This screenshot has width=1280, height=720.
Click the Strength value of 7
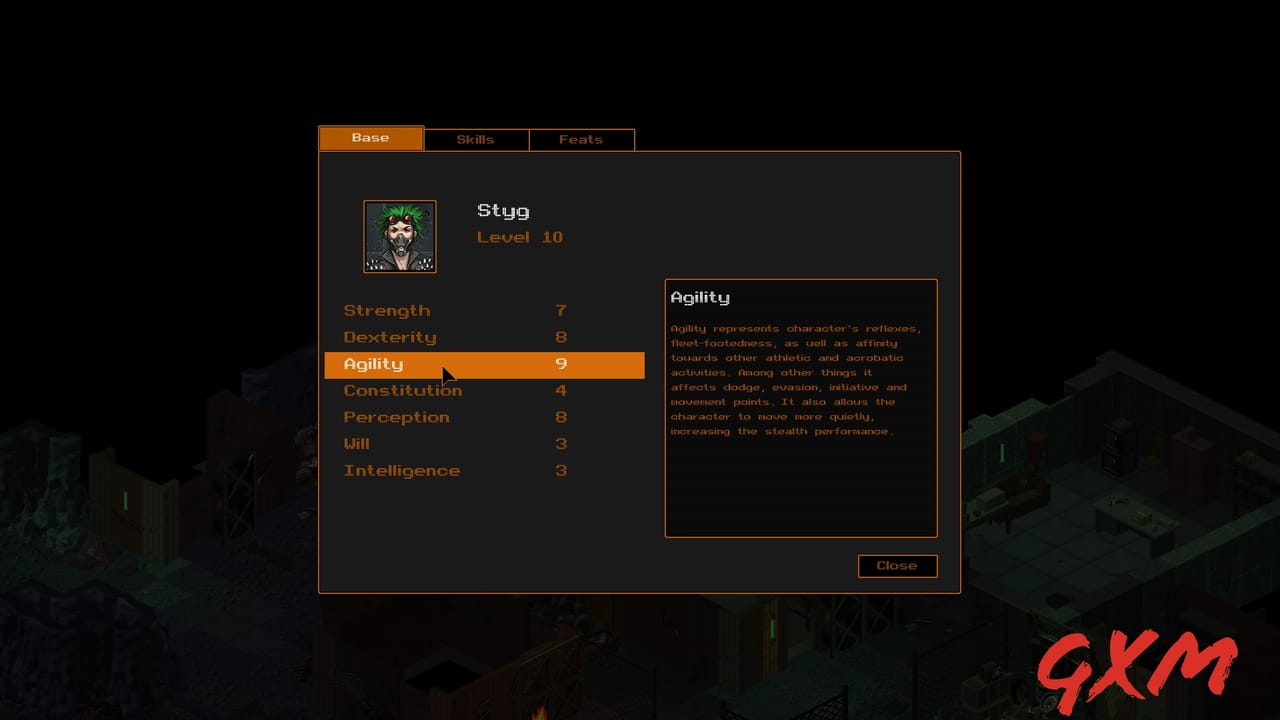point(561,310)
